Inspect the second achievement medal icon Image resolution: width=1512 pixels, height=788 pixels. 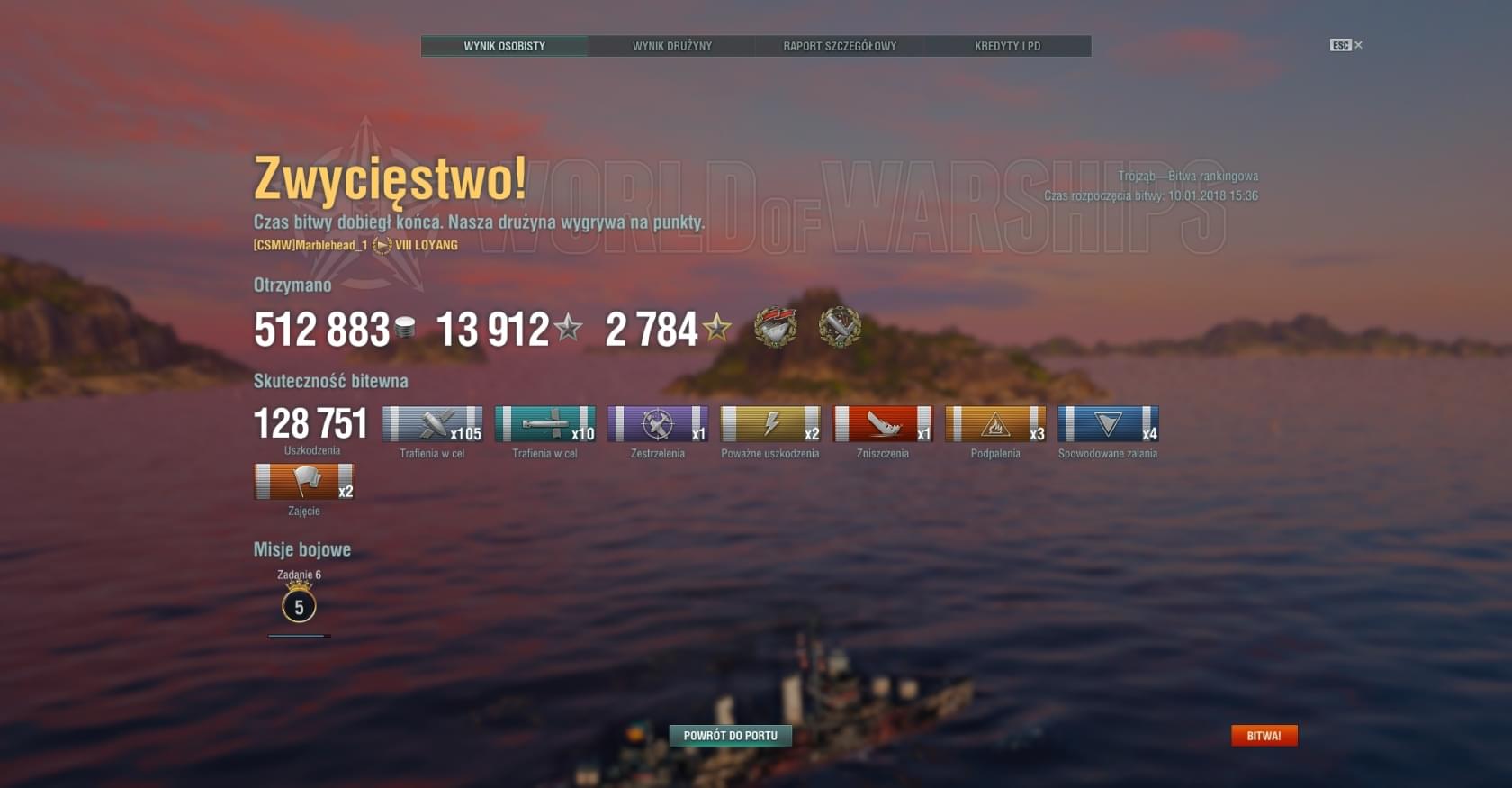840,327
